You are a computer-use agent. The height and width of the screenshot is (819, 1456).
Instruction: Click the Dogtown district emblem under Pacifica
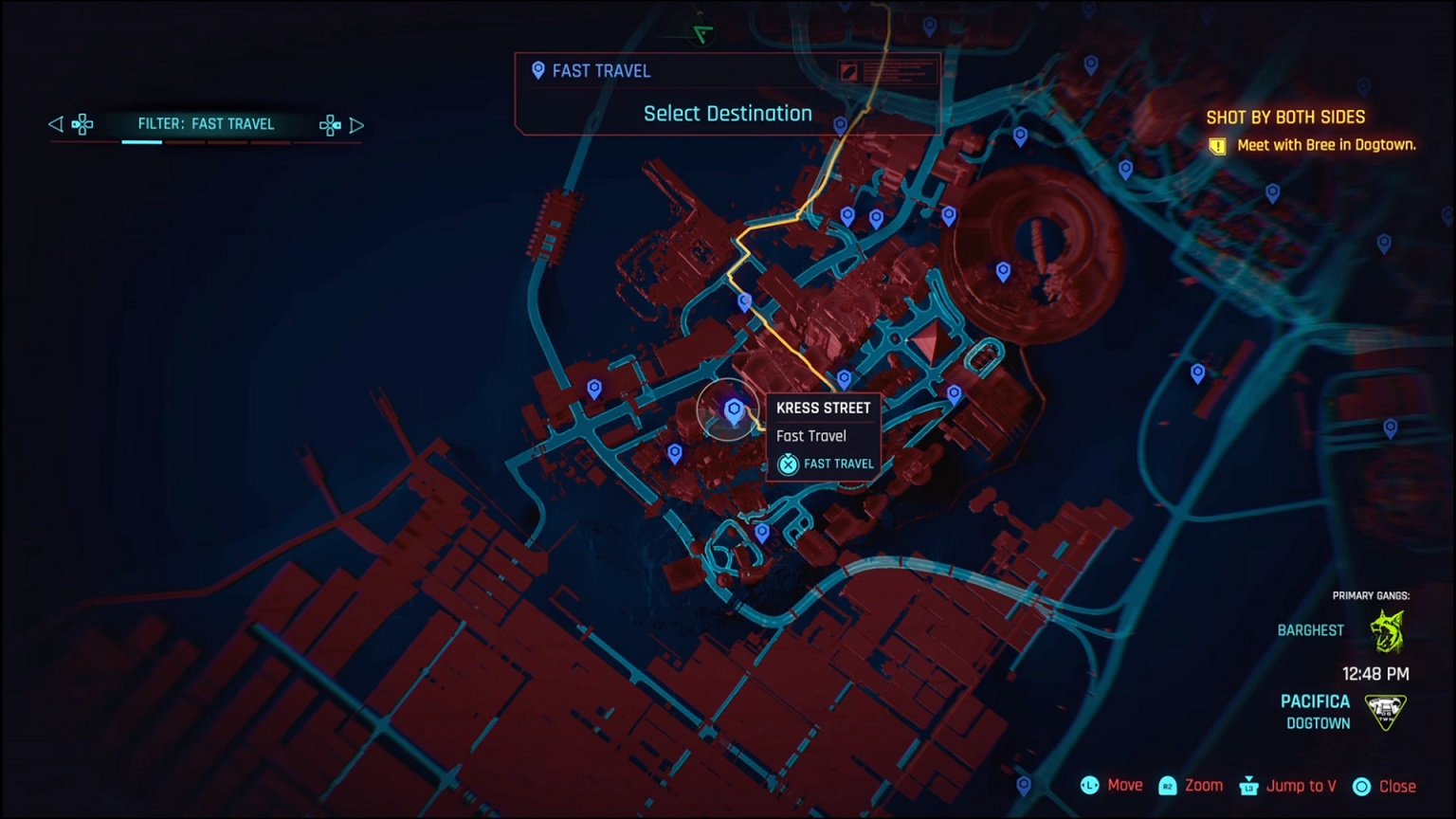pos(1385,713)
